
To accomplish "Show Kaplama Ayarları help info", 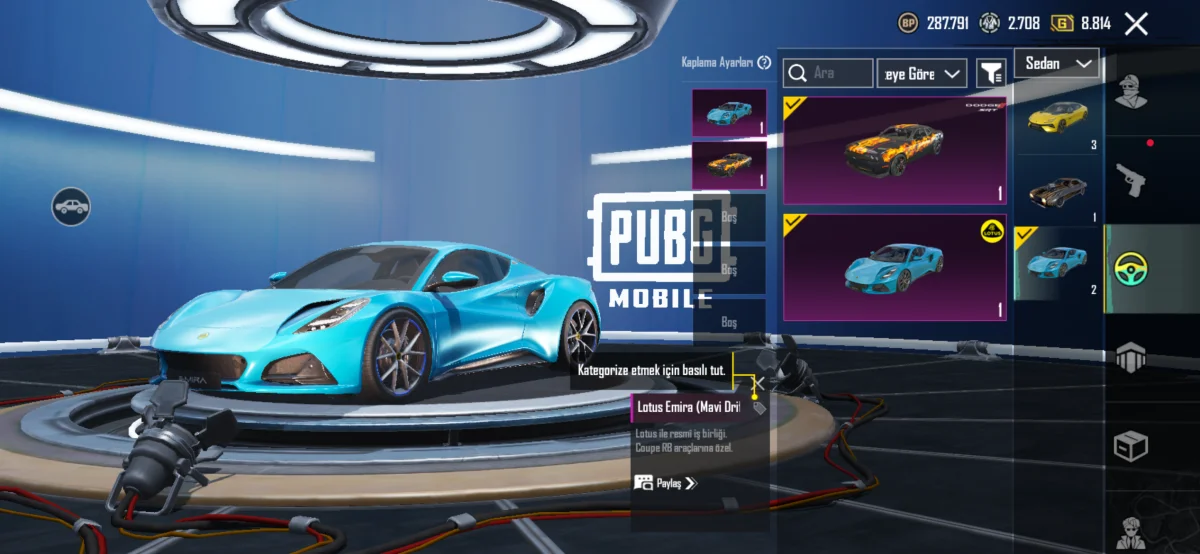I will pyautogui.click(x=765, y=63).
